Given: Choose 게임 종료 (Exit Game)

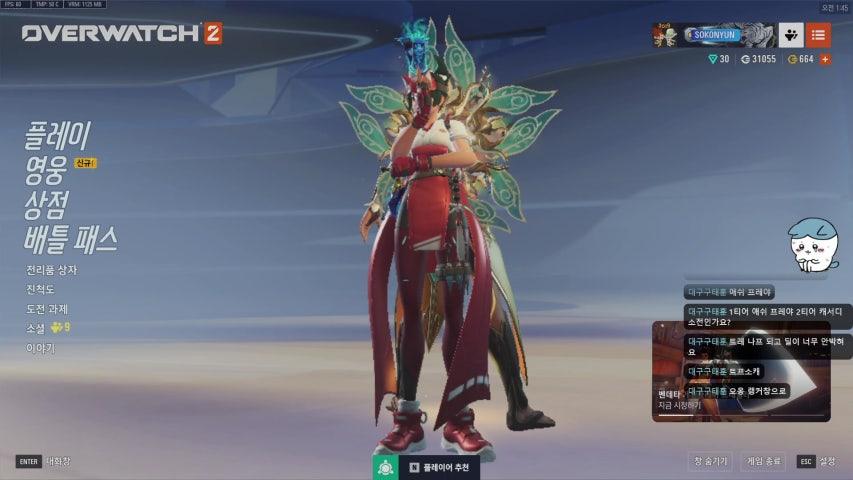Looking at the screenshot, I should click(764, 461).
